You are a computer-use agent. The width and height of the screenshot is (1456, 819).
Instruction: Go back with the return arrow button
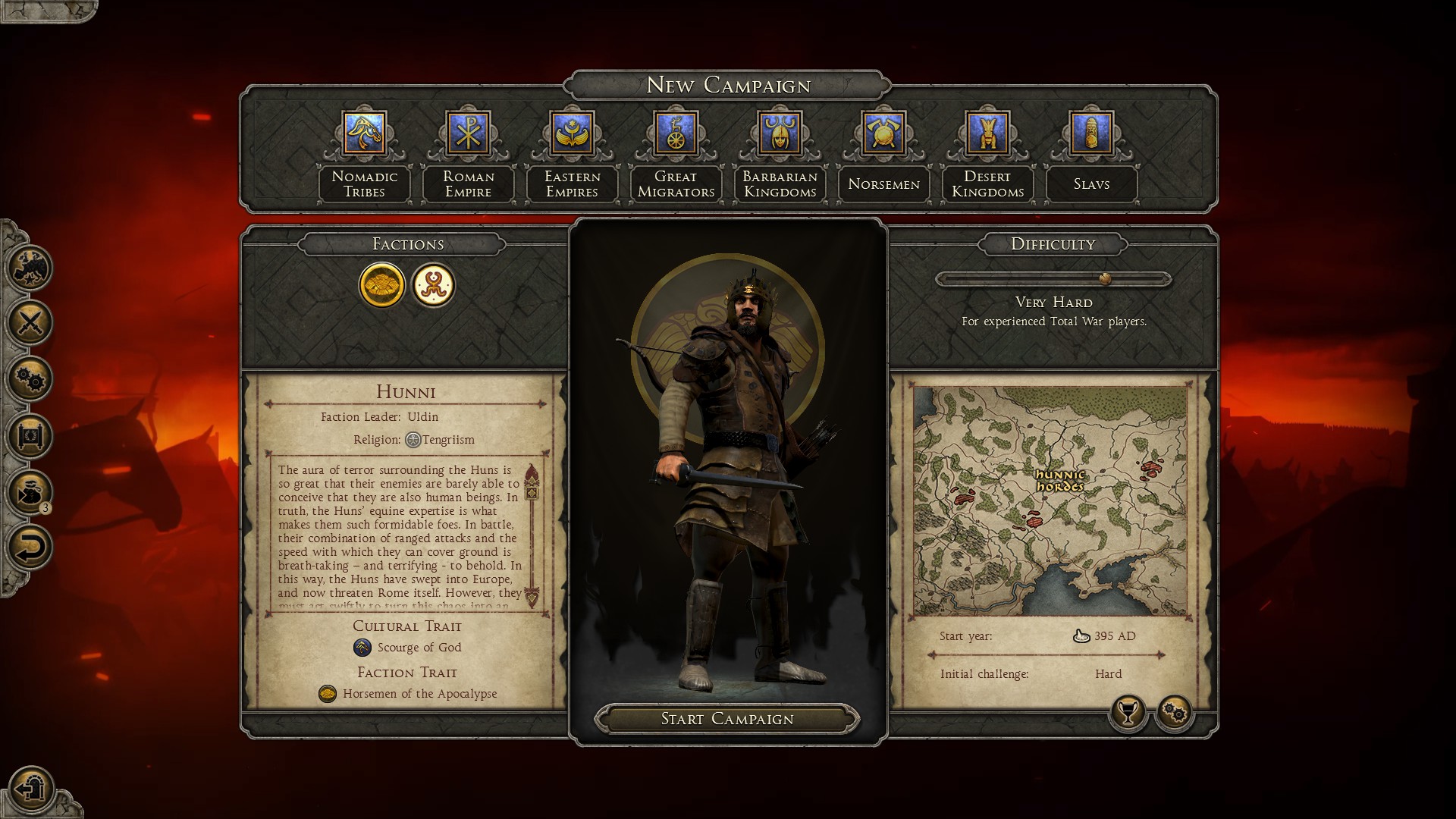[x=30, y=547]
